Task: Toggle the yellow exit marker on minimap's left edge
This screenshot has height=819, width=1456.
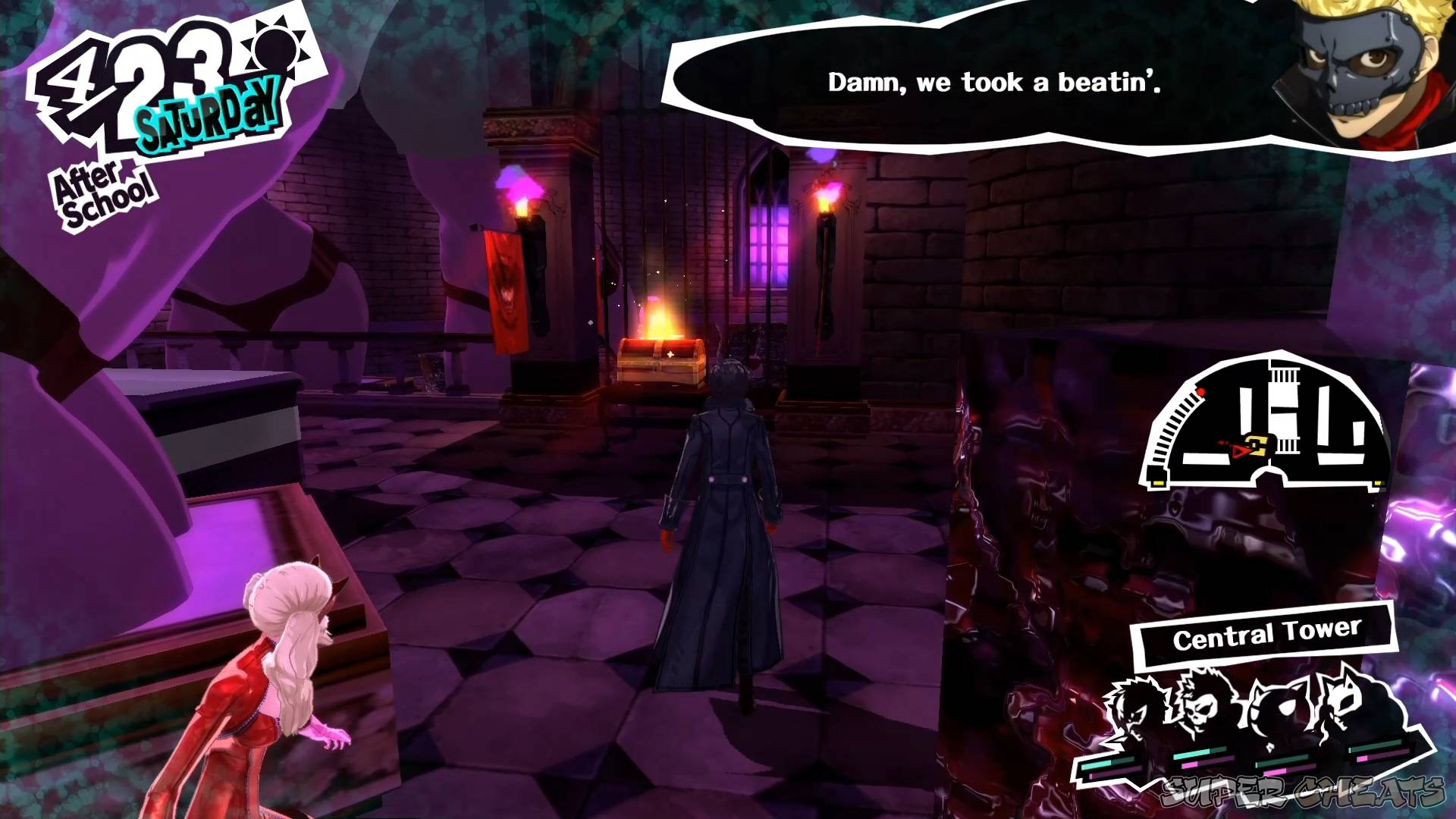Action: [1158, 482]
